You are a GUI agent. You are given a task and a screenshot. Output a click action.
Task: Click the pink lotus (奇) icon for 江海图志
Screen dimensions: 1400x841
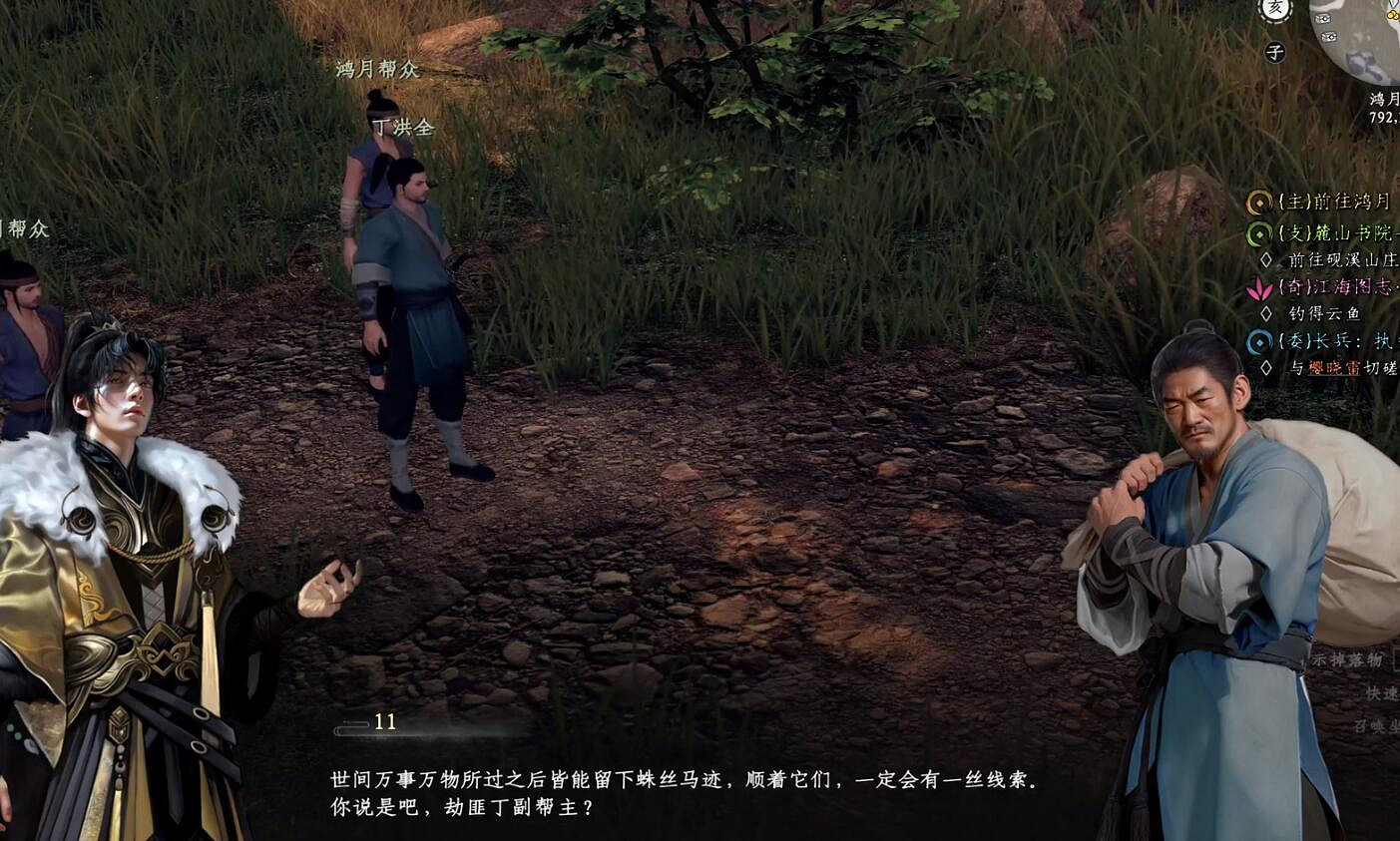[x=1260, y=290]
